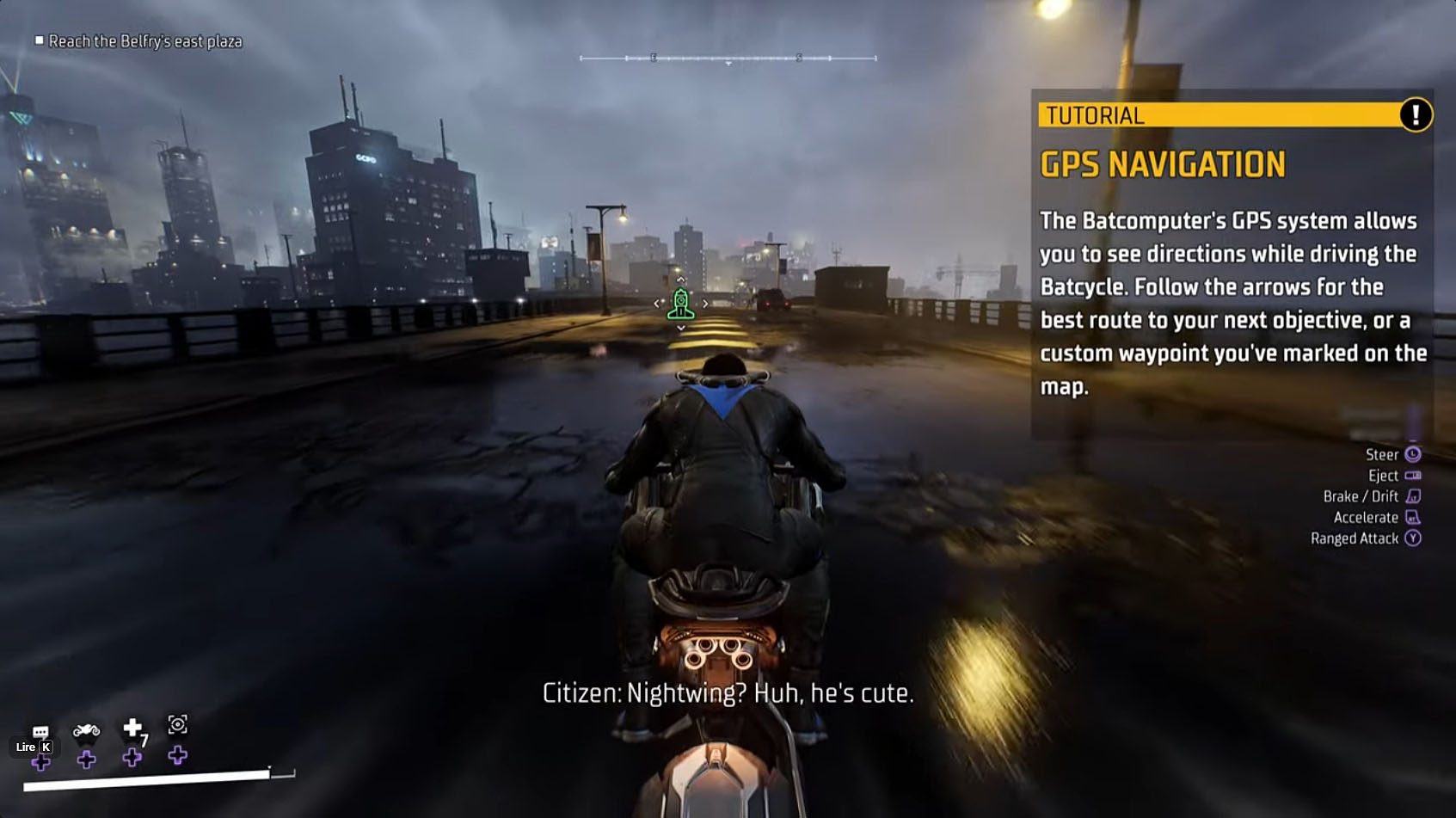Click the Y button icon next to Ranged Attack
This screenshot has height=818, width=1456.
[x=1415, y=537]
